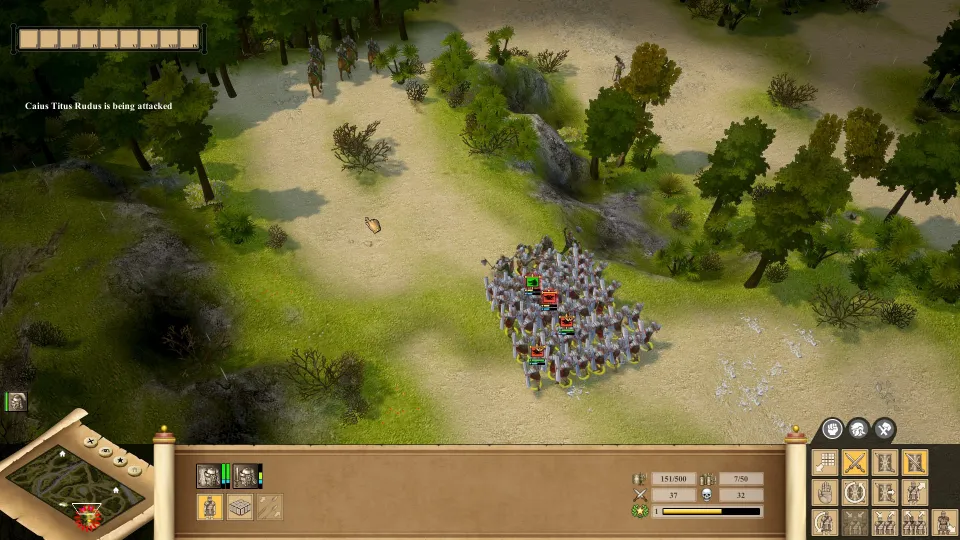Click the second selected legion portrait
The width and height of the screenshot is (960, 540).
[x=244, y=476]
